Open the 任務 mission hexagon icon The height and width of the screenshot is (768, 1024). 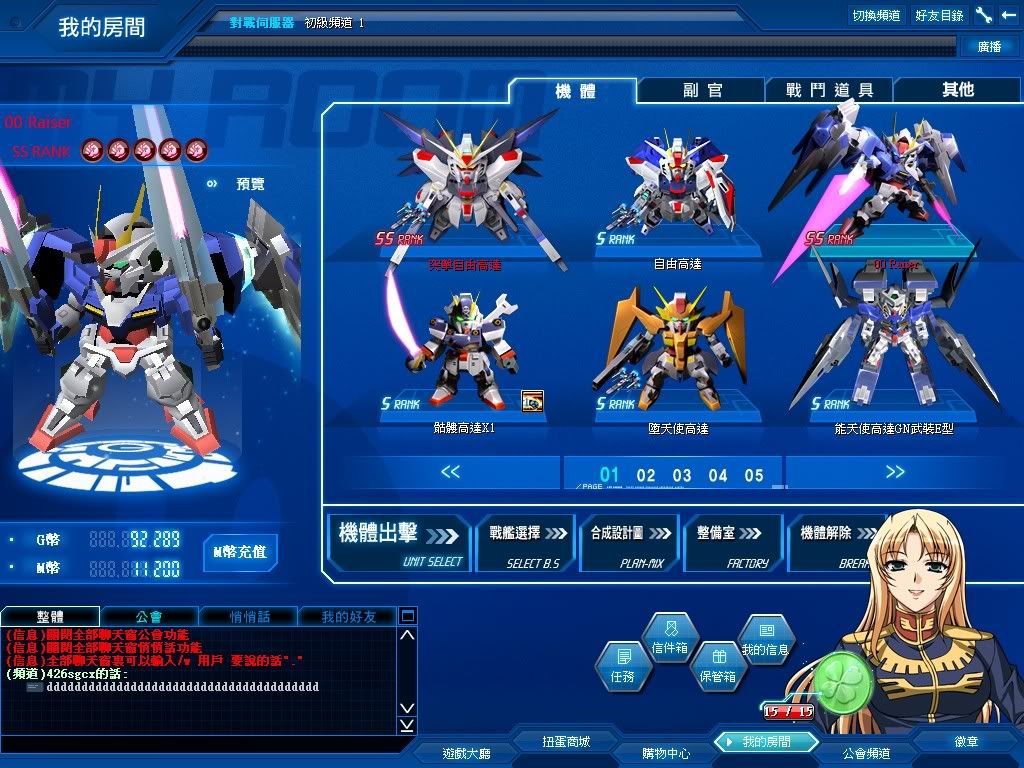tap(623, 665)
